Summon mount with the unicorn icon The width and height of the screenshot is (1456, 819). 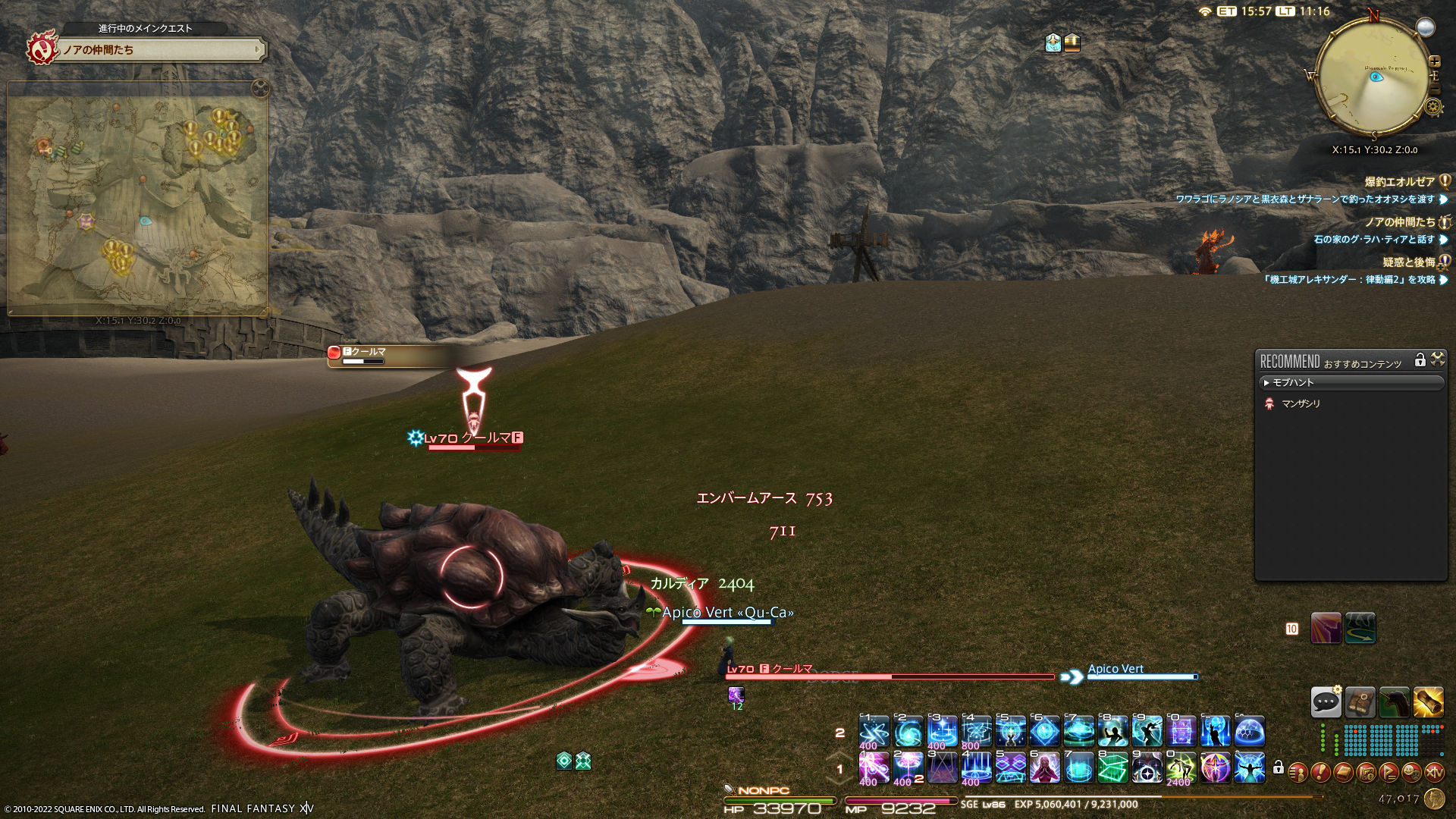click(1394, 702)
